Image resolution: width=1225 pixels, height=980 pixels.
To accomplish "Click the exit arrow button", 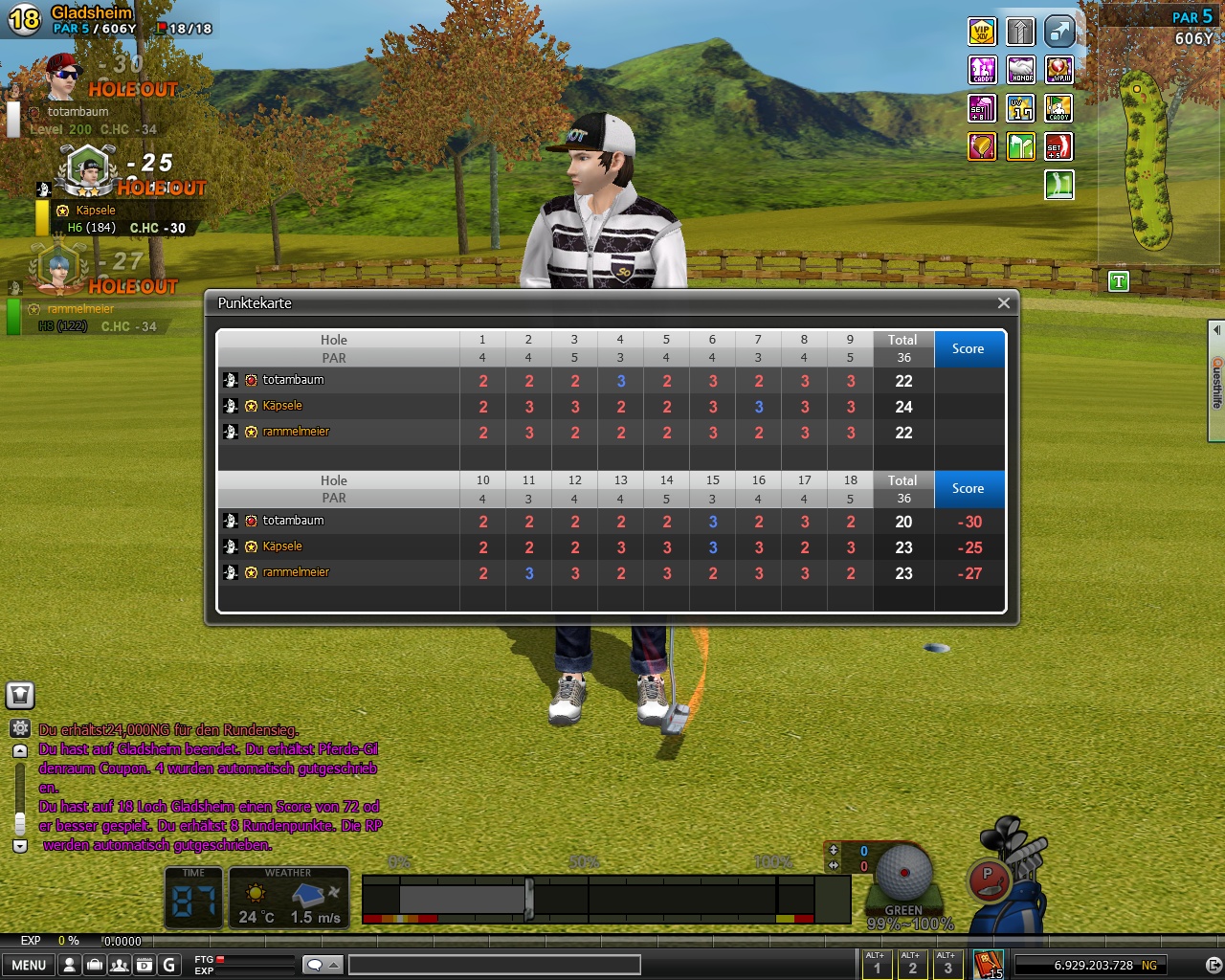I will click(x=1214, y=965).
